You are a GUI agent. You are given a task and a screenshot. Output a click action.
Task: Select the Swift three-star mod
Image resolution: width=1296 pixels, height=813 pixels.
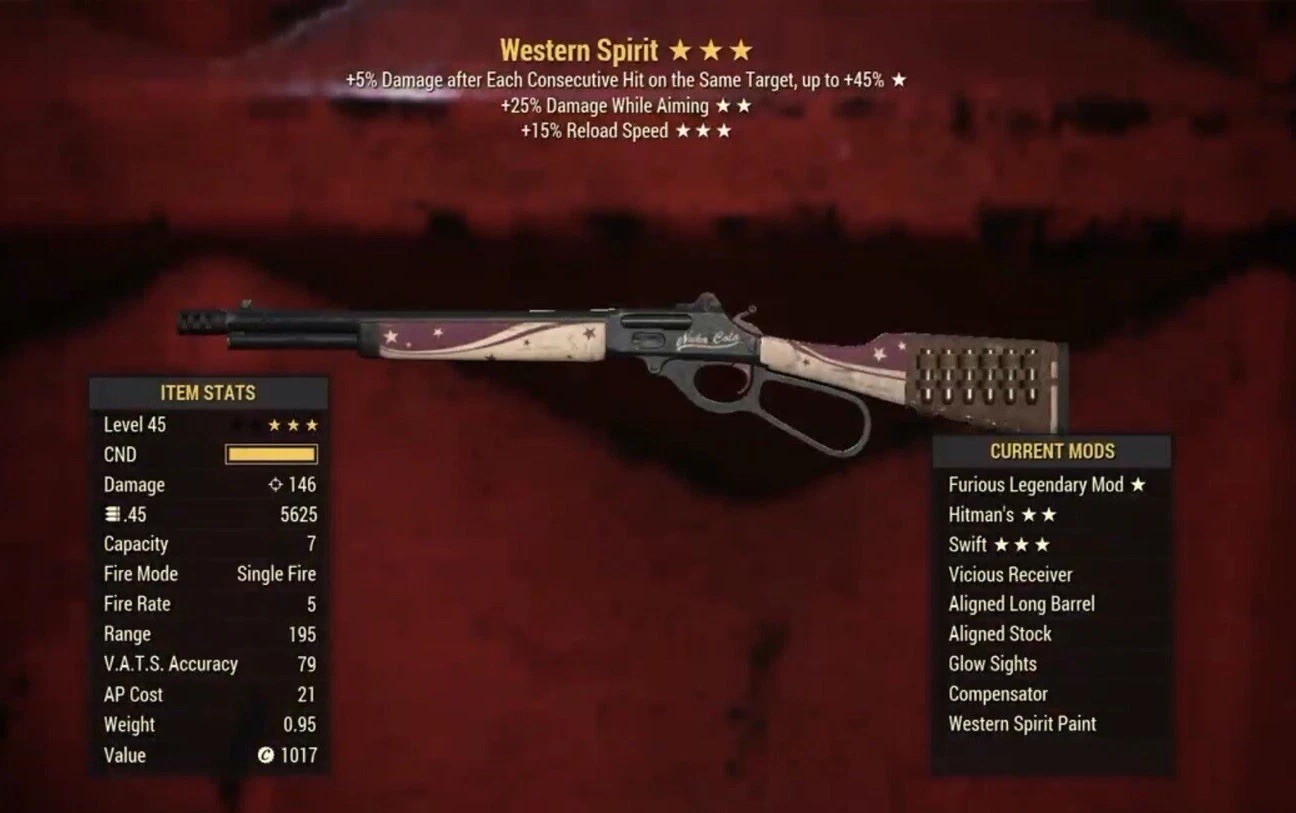999,545
